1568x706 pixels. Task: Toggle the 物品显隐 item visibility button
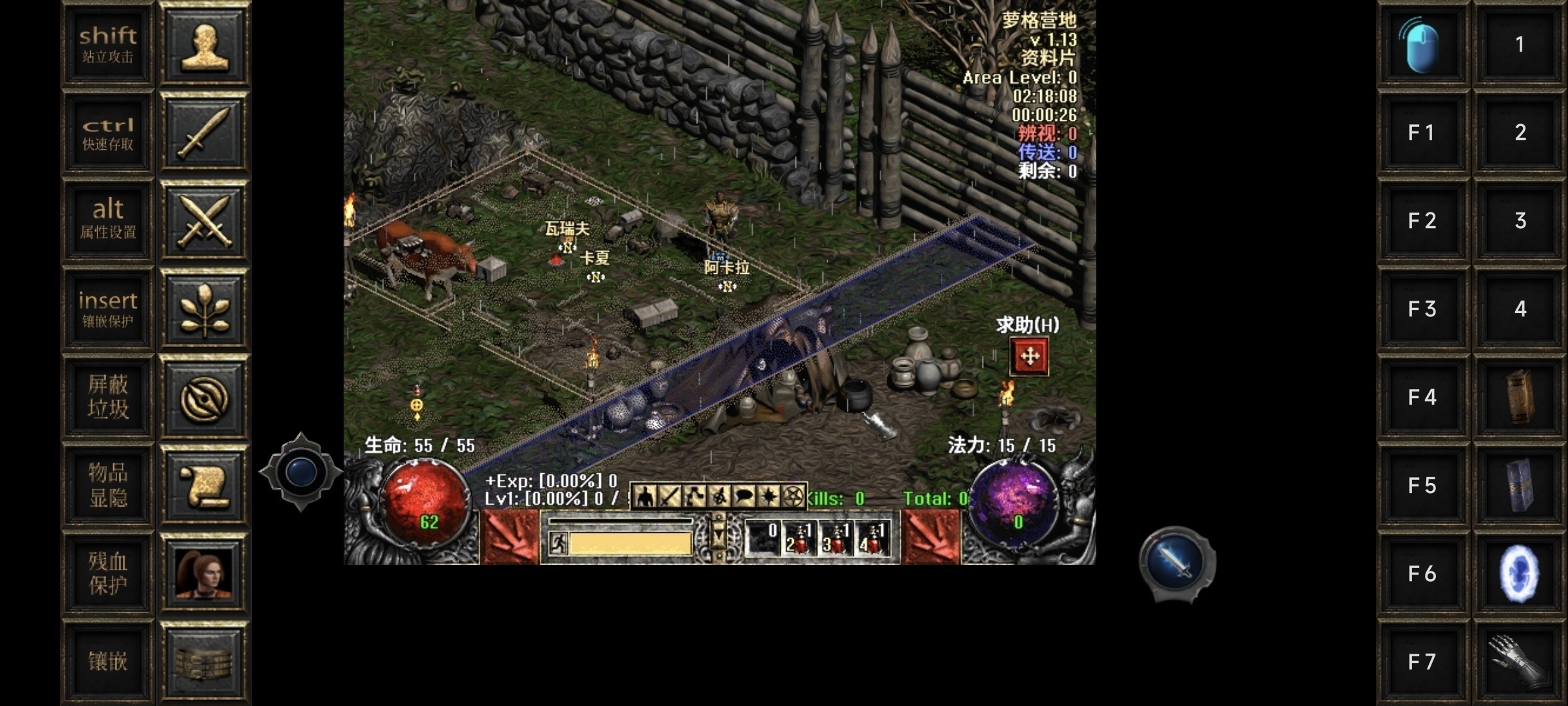108,485
